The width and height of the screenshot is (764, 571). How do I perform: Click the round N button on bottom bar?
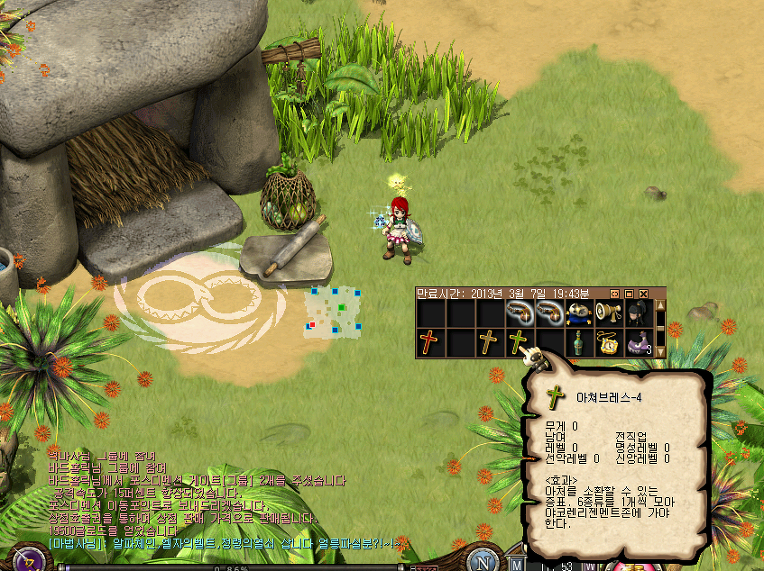[483, 562]
